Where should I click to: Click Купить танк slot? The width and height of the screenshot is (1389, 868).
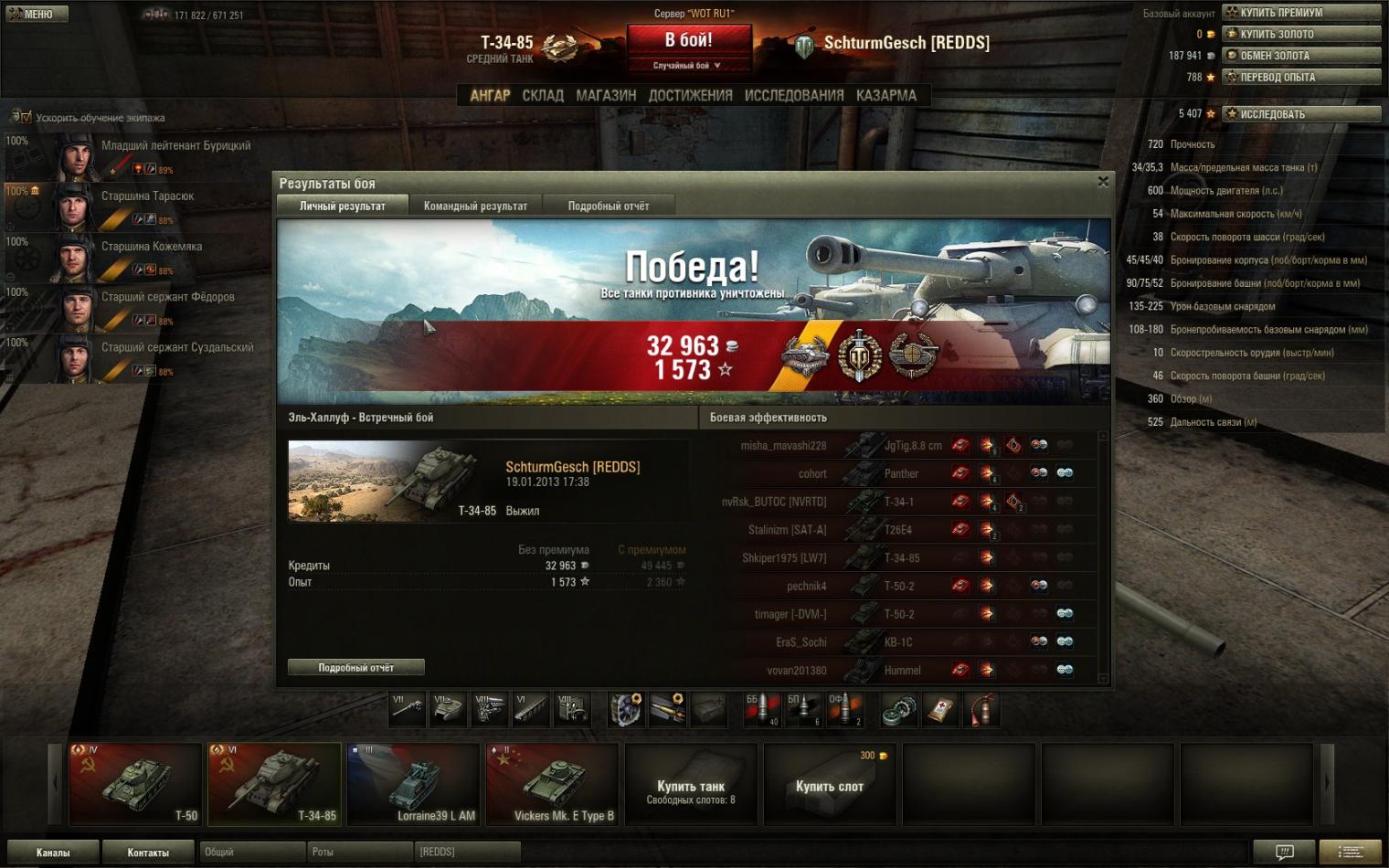[691, 786]
